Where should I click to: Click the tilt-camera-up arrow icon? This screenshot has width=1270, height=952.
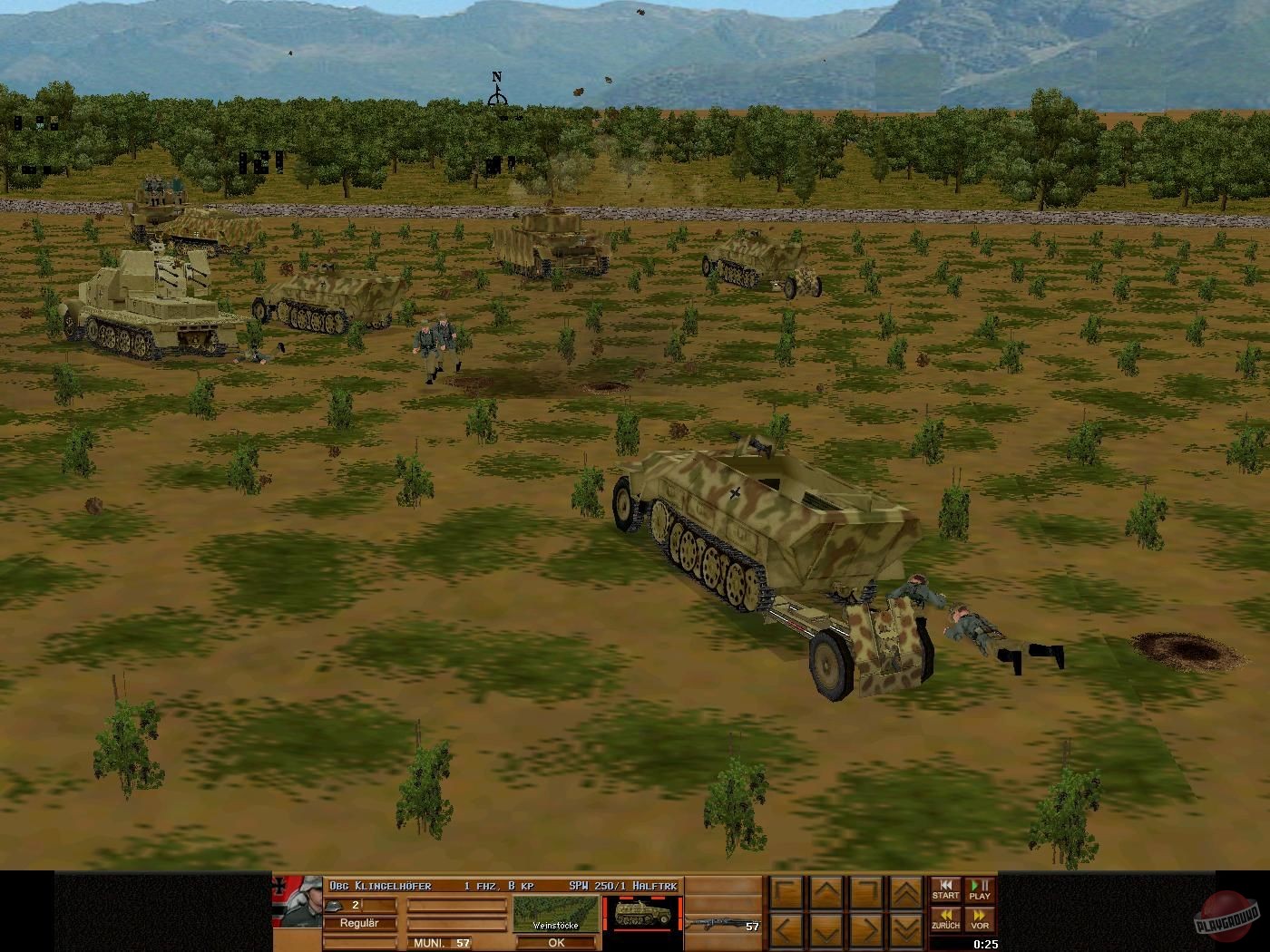825,892
